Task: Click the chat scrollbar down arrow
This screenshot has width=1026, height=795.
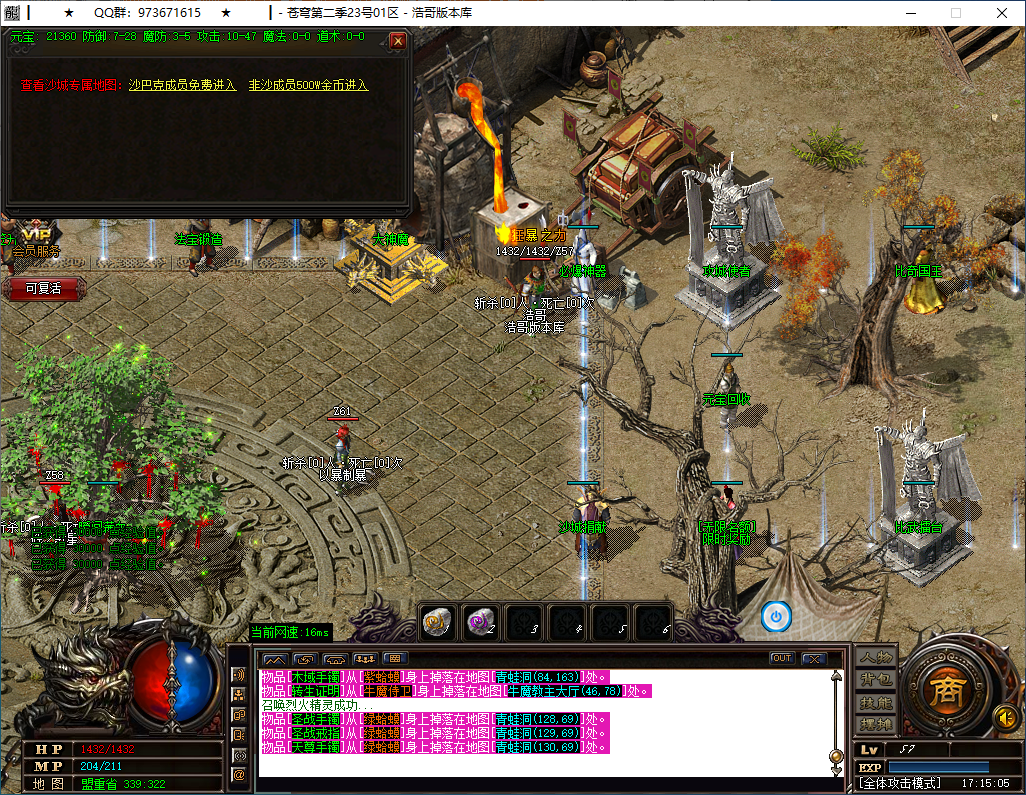Action: click(x=836, y=770)
